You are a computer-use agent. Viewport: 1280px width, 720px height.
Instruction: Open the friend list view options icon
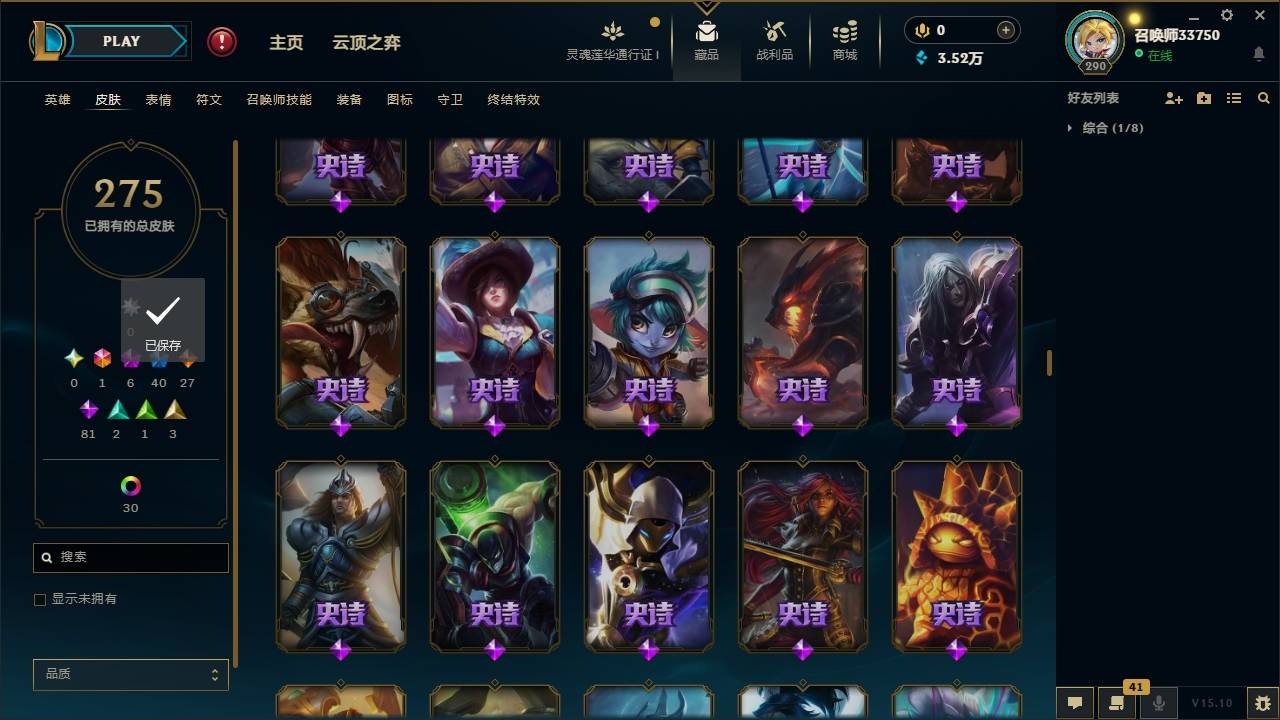pyautogui.click(x=1233, y=97)
